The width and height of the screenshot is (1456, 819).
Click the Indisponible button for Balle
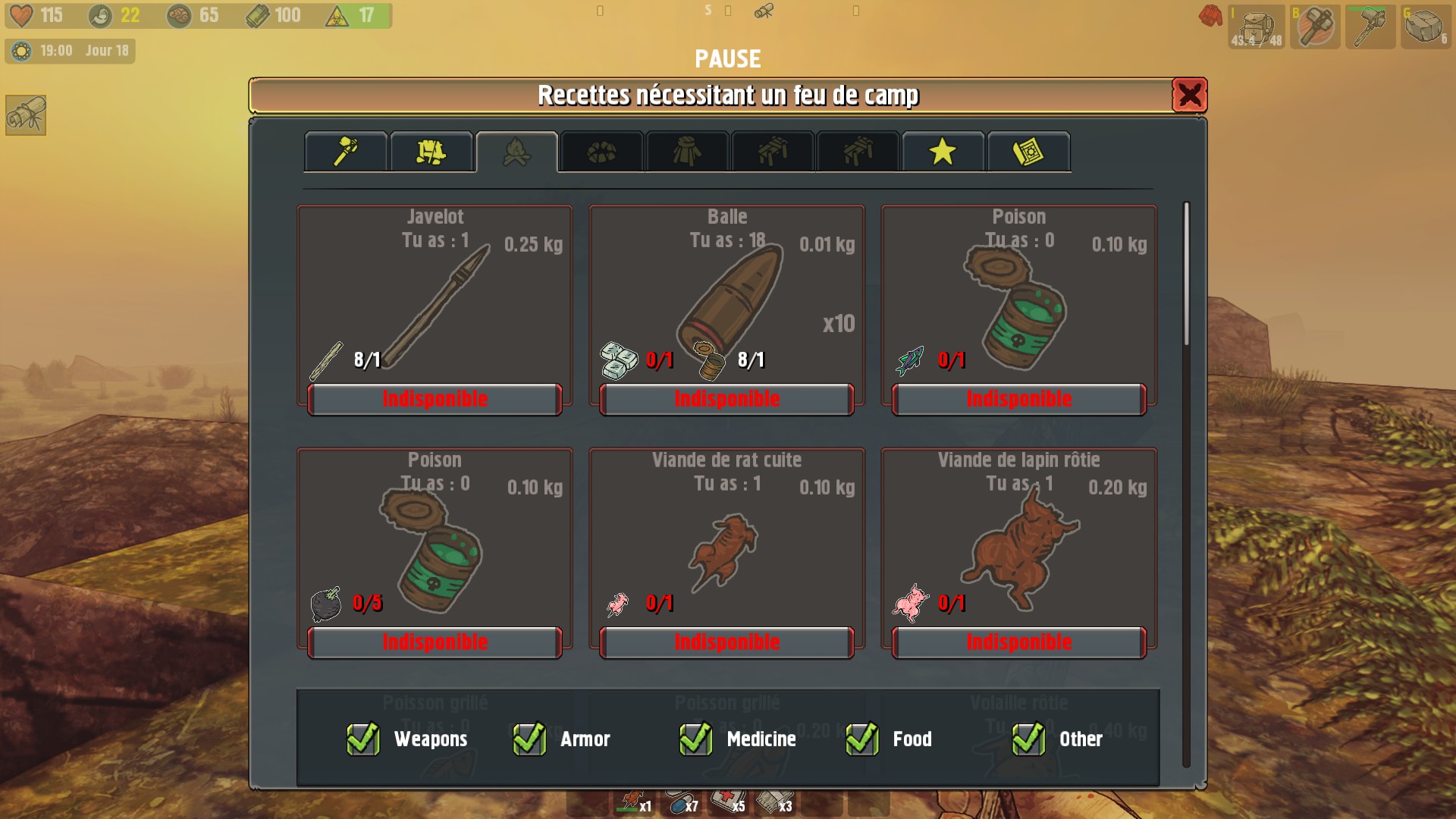click(x=726, y=400)
